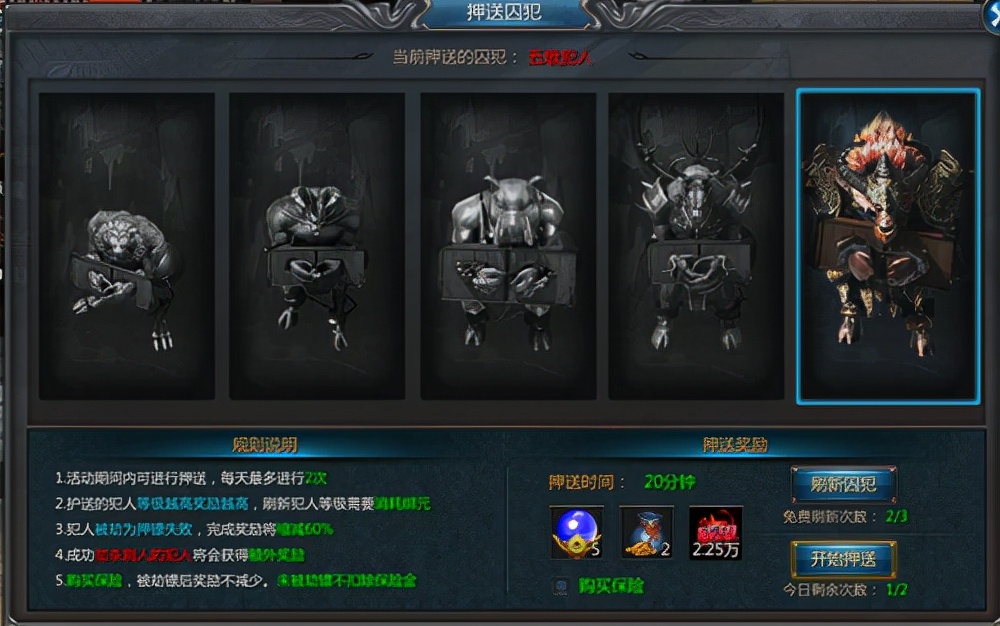Click the 刷新囚犯 refresh prisoner button
This screenshot has height=626, width=1000.
tap(843, 485)
